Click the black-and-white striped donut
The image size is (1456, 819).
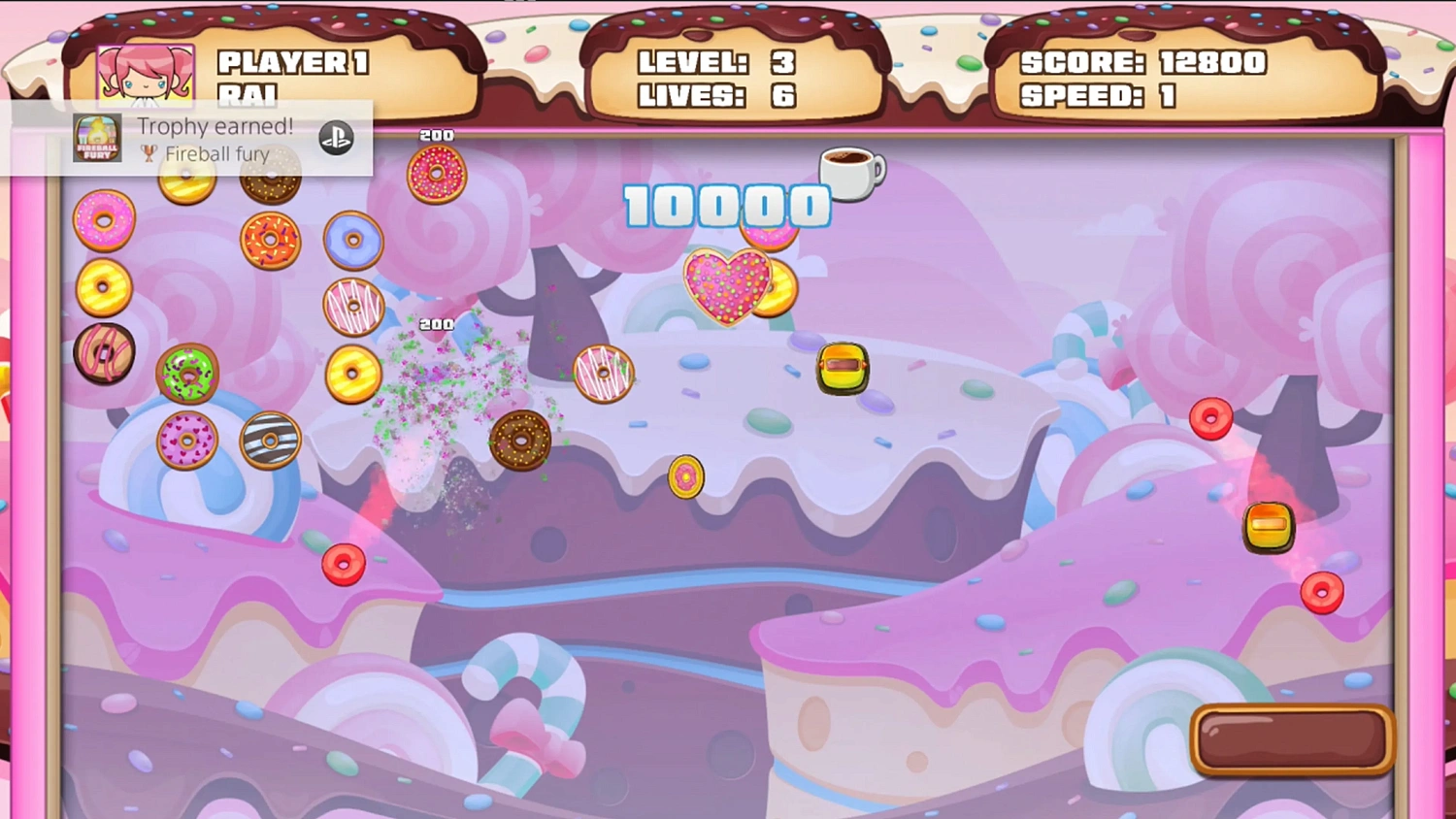tap(271, 440)
